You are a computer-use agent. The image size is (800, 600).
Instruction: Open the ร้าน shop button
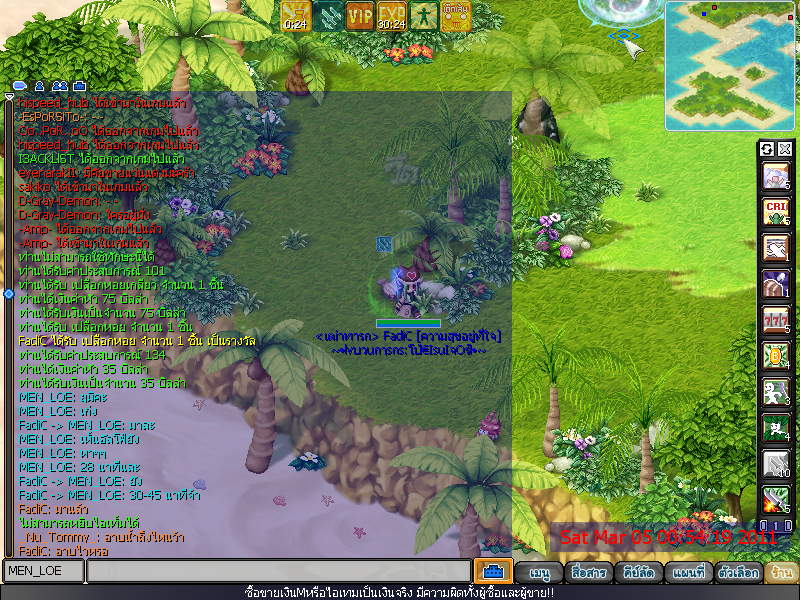point(781,573)
